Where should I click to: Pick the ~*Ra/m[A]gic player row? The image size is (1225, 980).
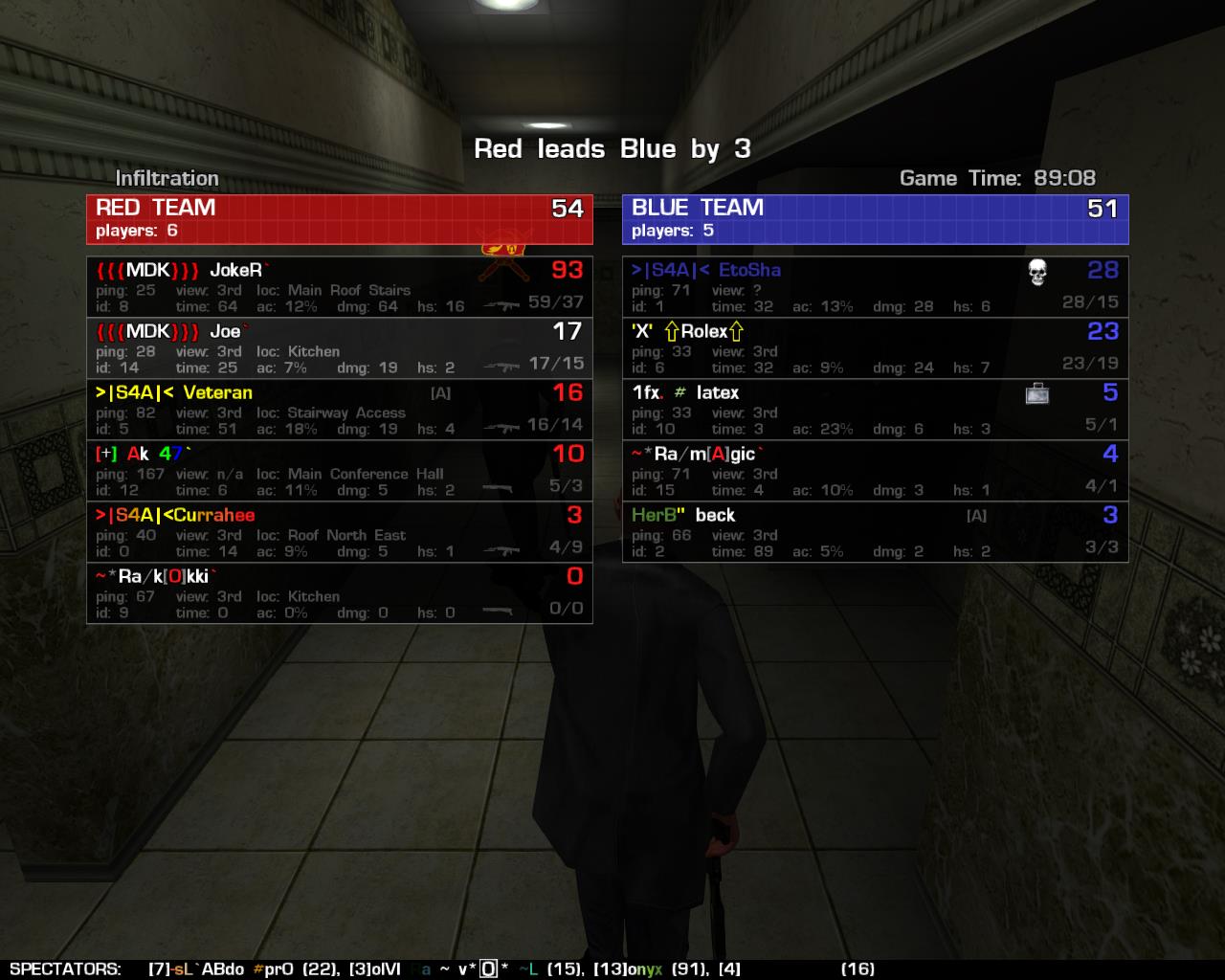pos(875,471)
